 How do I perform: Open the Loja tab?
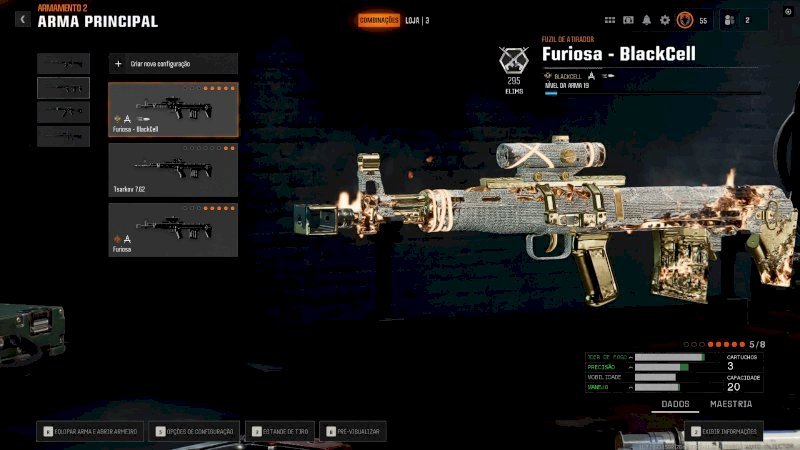coord(417,20)
